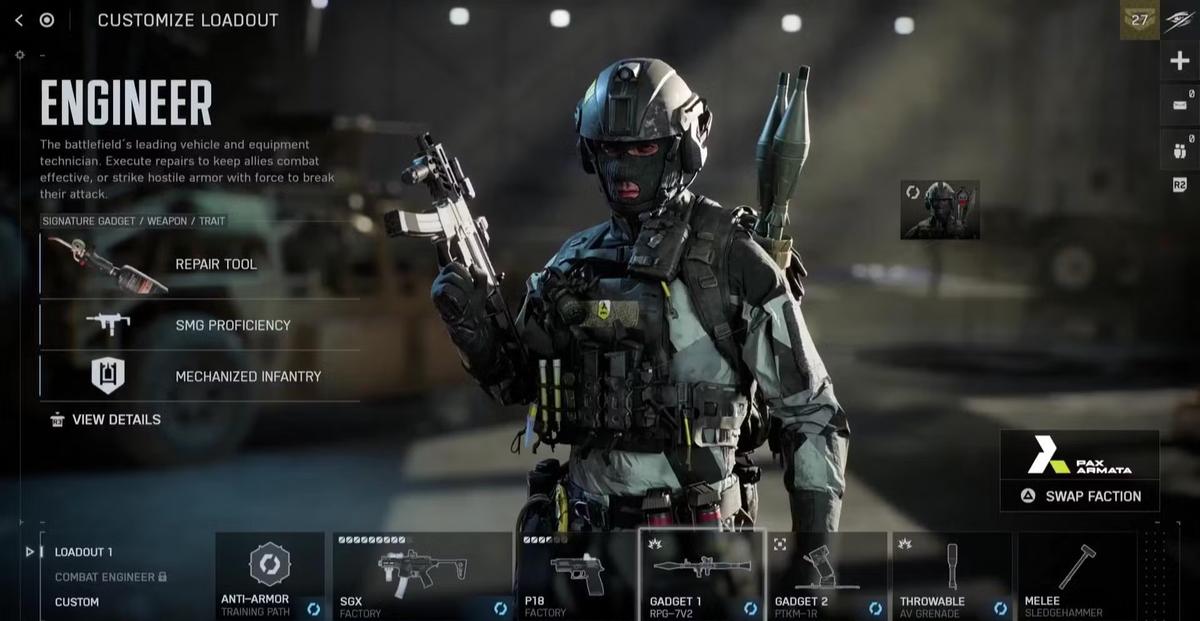Open the rank 27 player badge
The width and height of the screenshot is (1200, 621).
click(x=1139, y=20)
